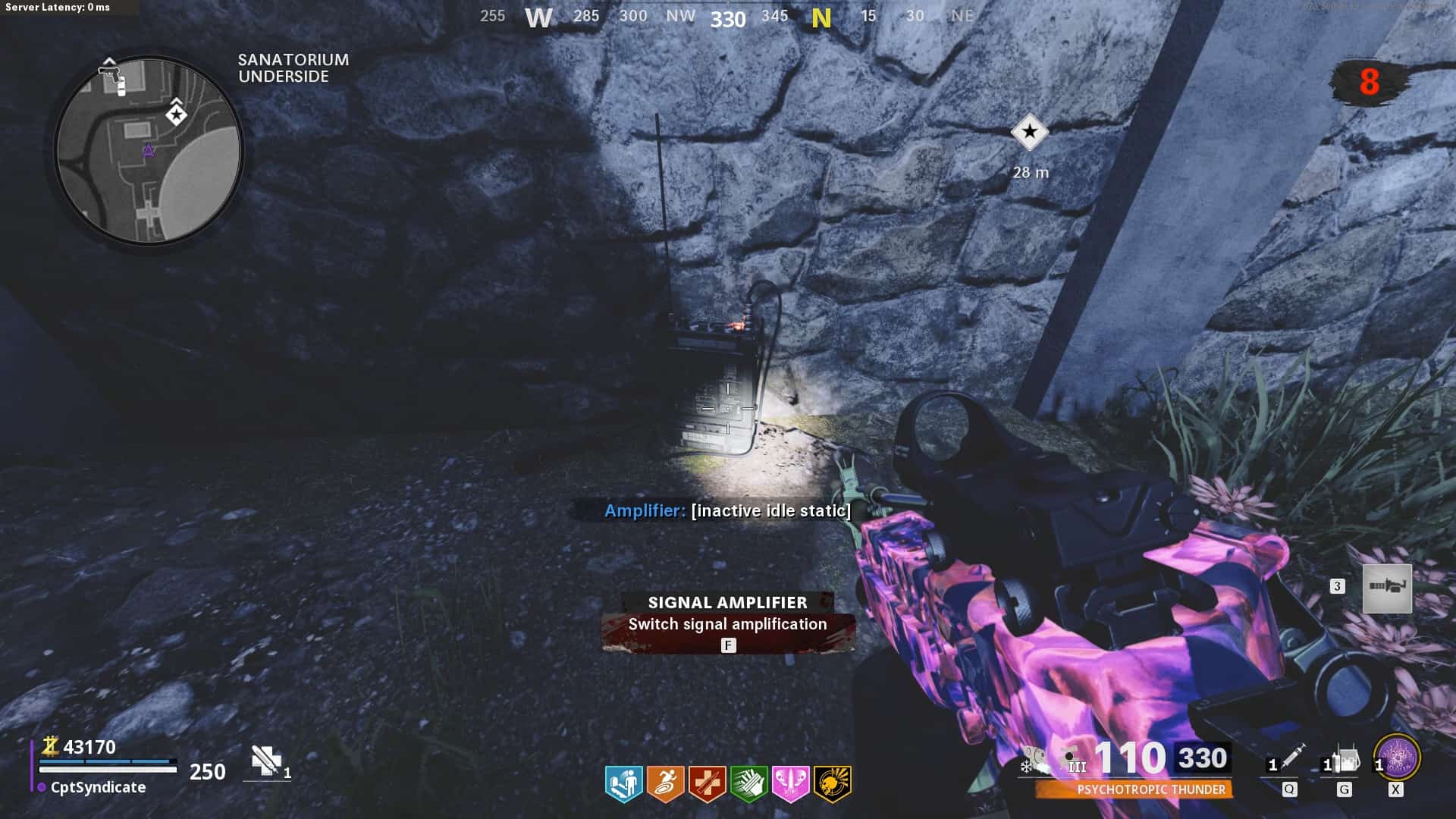The width and height of the screenshot is (1456, 819).
Task: Click the snowflake ammo mod icon
Action: click(x=1026, y=767)
